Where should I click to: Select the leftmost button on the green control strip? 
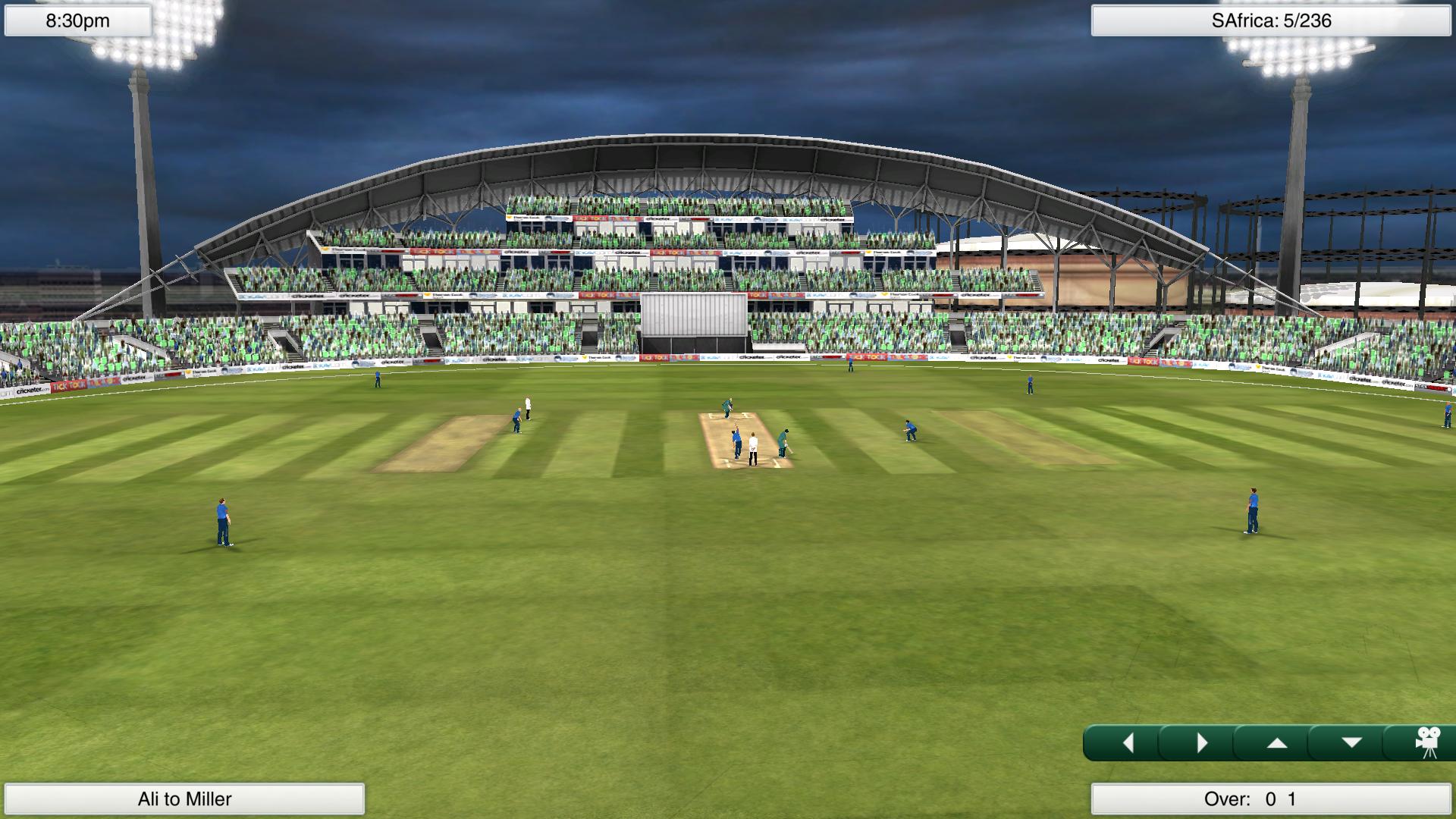click(x=1128, y=743)
